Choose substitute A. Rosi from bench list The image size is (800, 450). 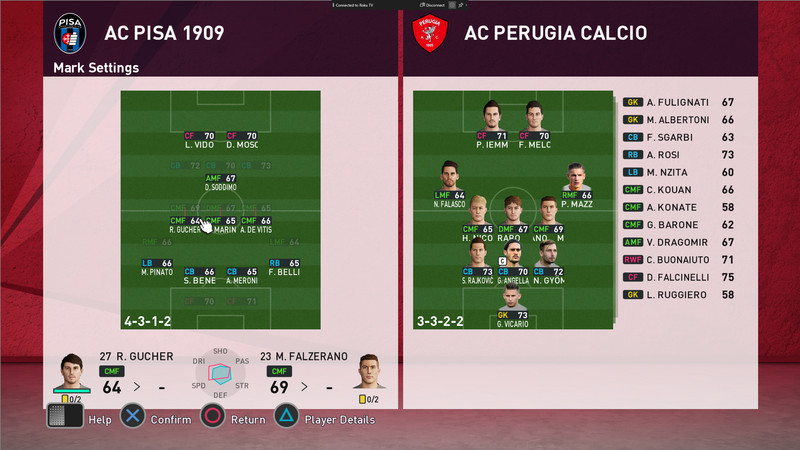click(x=680, y=153)
